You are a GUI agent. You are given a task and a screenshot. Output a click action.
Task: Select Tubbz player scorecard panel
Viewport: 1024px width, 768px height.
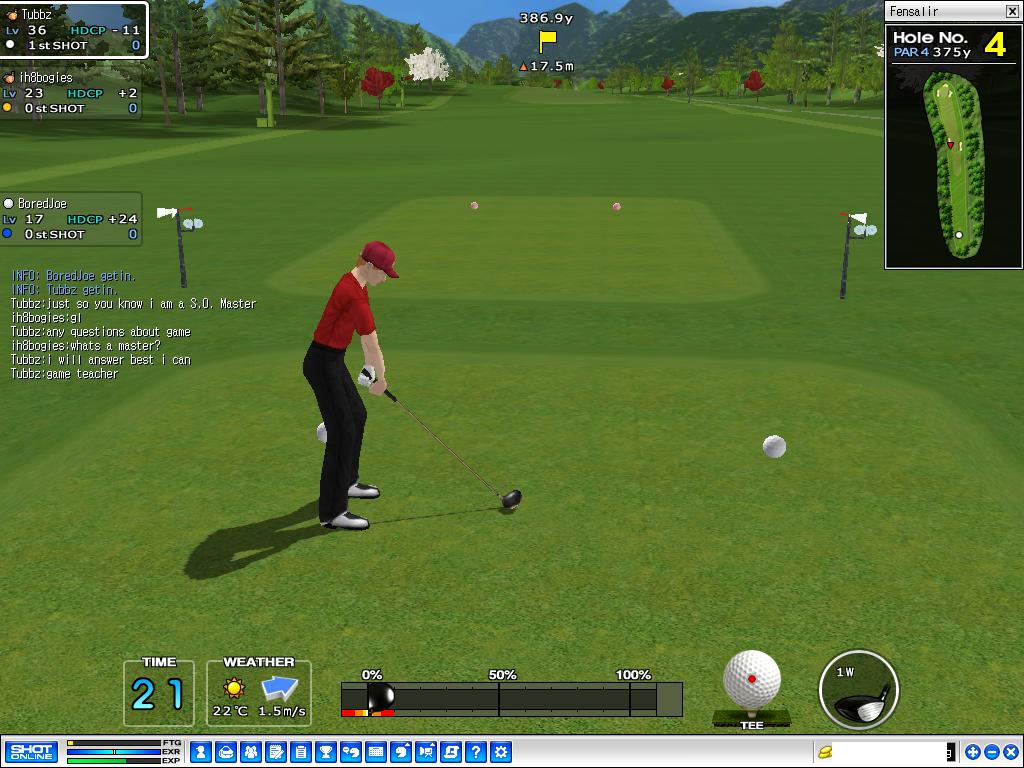point(73,30)
